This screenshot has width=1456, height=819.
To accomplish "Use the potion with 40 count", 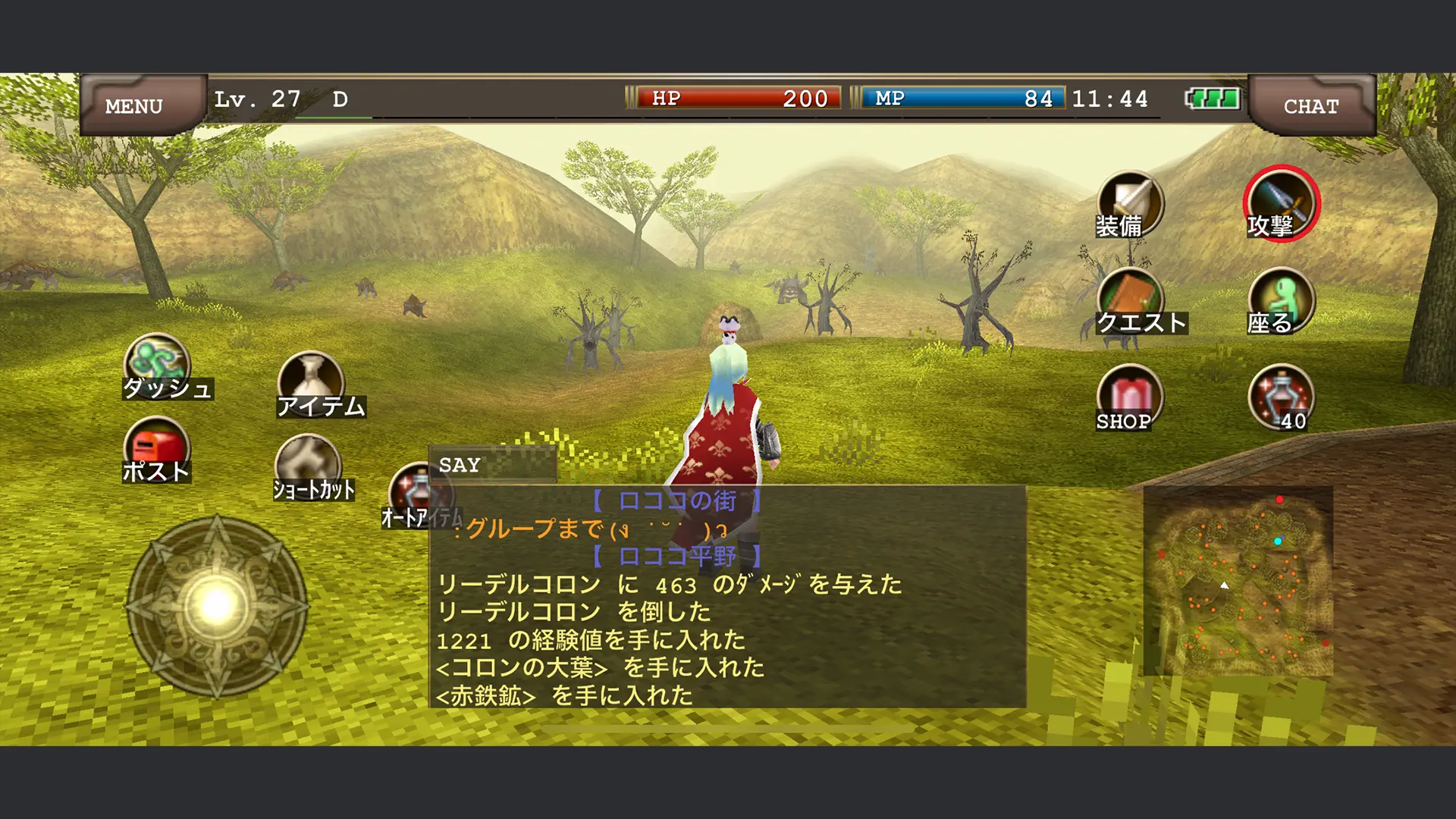I will [1281, 398].
